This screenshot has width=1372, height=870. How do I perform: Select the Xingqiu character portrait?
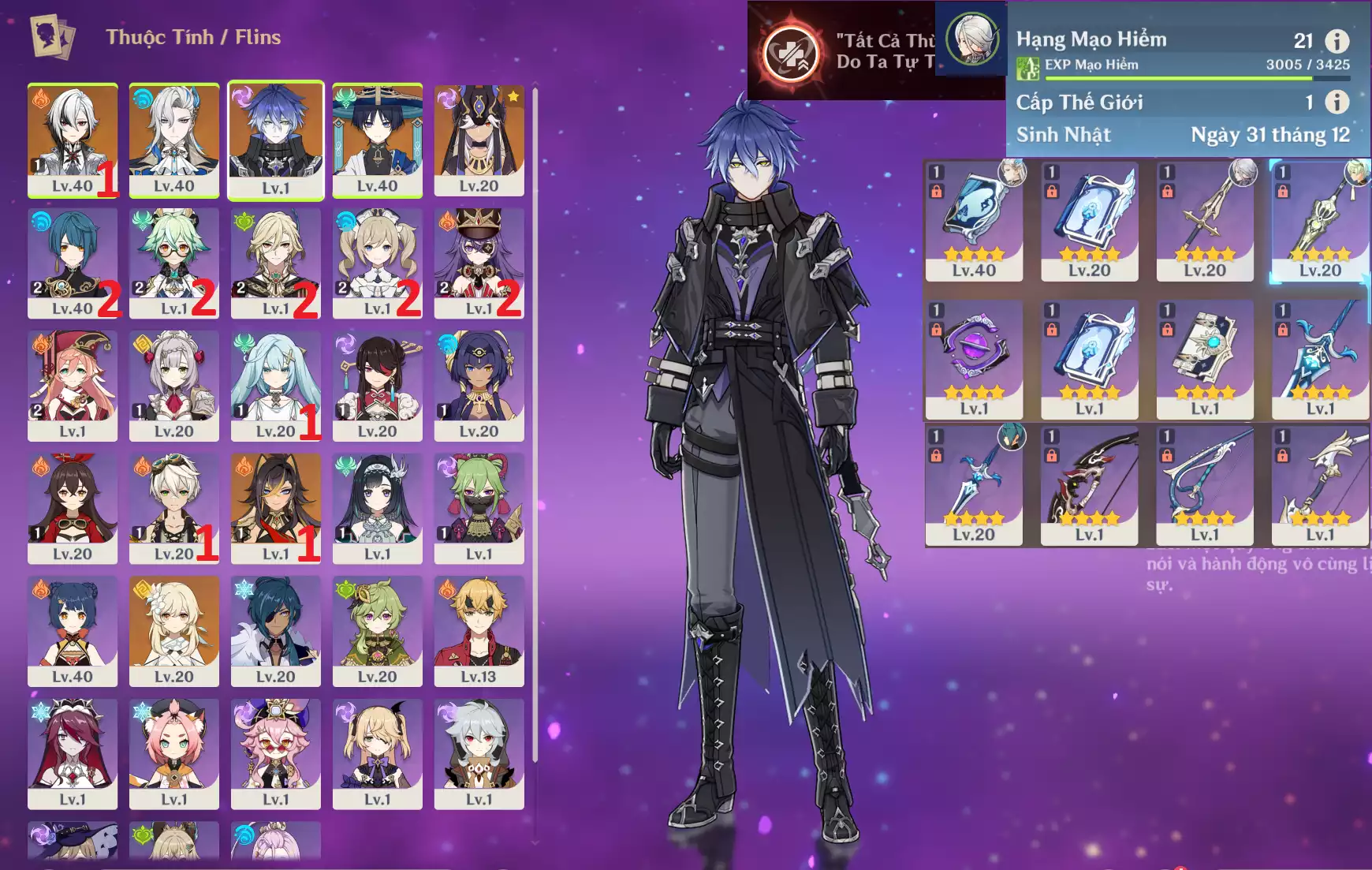[73, 263]
